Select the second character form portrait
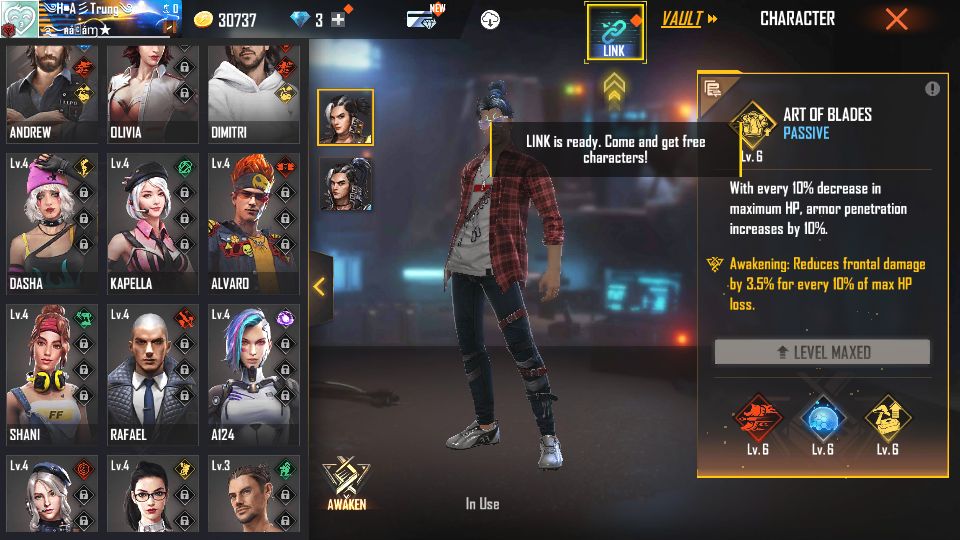The width and height of the screenshot is (960, 540). pos(346,184)
